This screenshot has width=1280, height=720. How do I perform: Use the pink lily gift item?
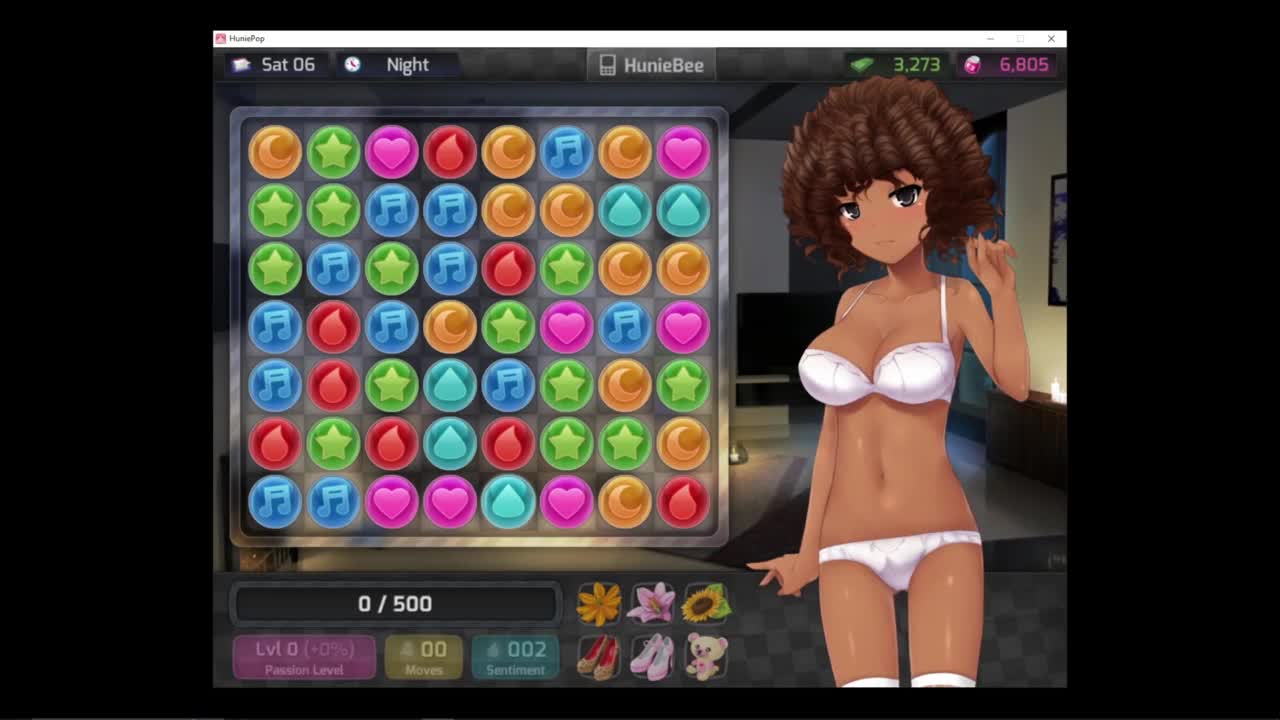[x=652, y=604]
